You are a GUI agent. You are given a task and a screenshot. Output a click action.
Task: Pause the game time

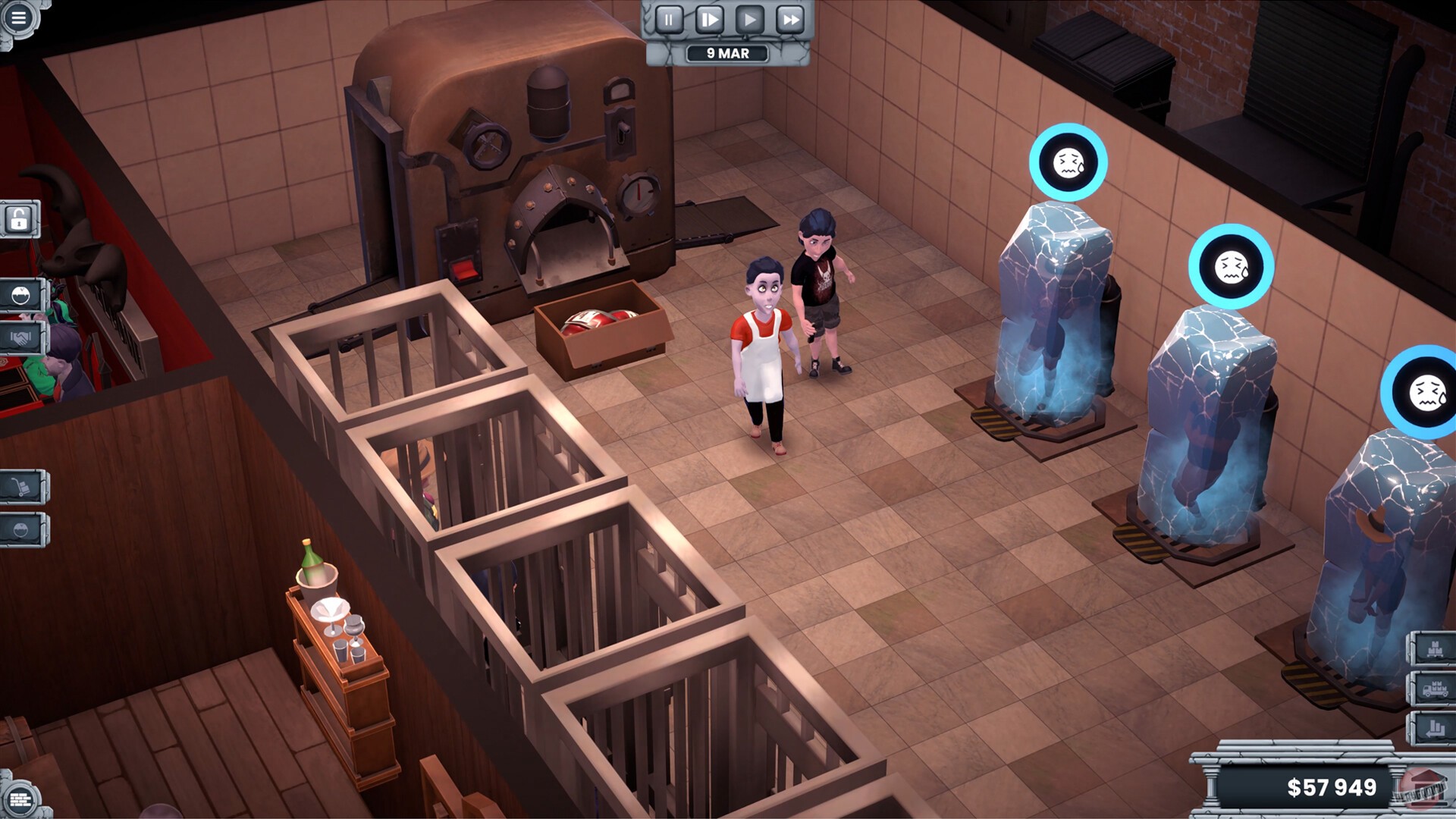668,20
